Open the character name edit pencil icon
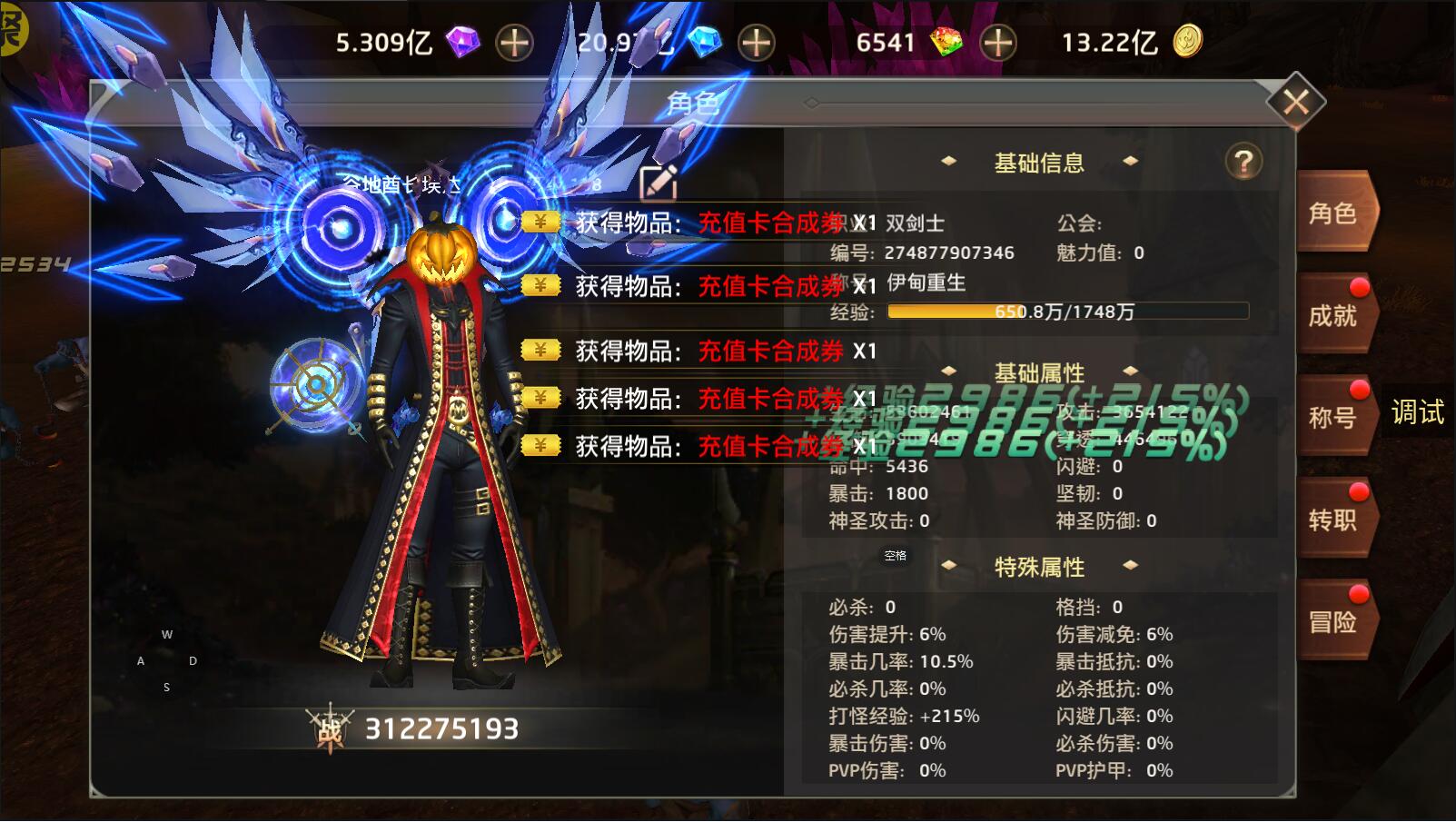Image resolution: width=1456 pixels, height=822 pixels. click(660, 183)
